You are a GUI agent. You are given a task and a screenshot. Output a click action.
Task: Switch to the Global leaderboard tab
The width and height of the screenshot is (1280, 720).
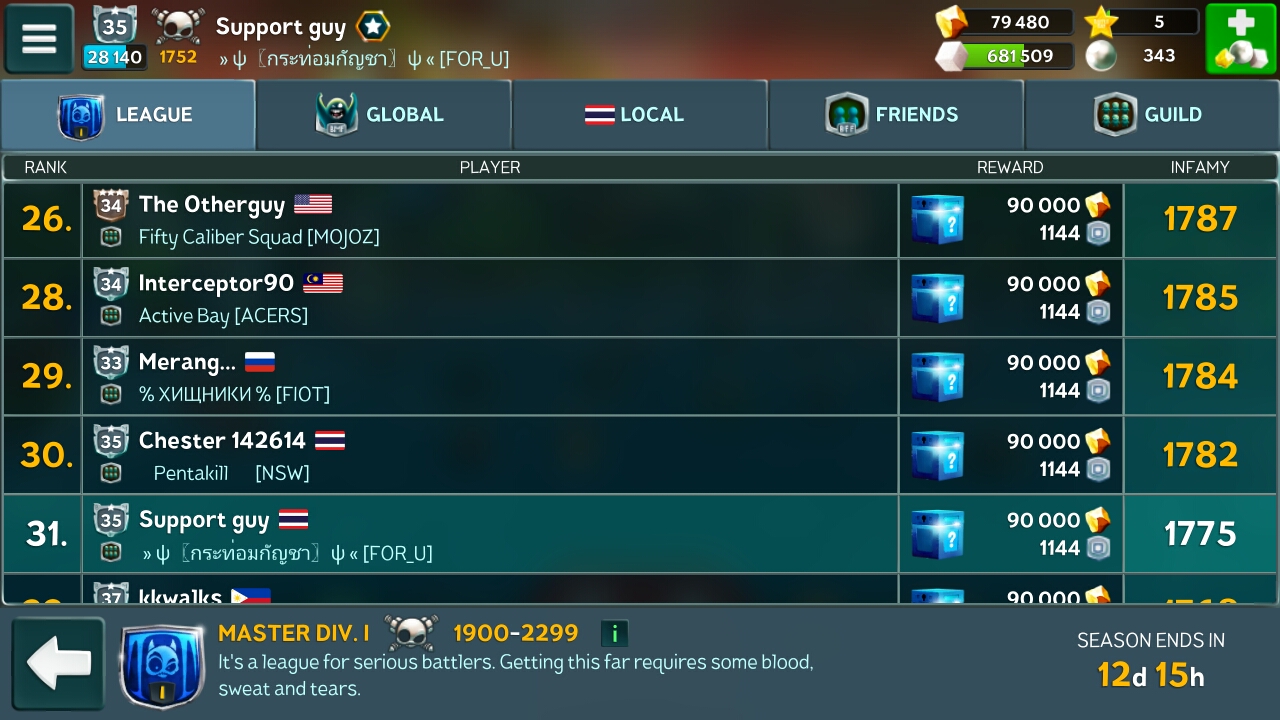[x=383, y=115]
